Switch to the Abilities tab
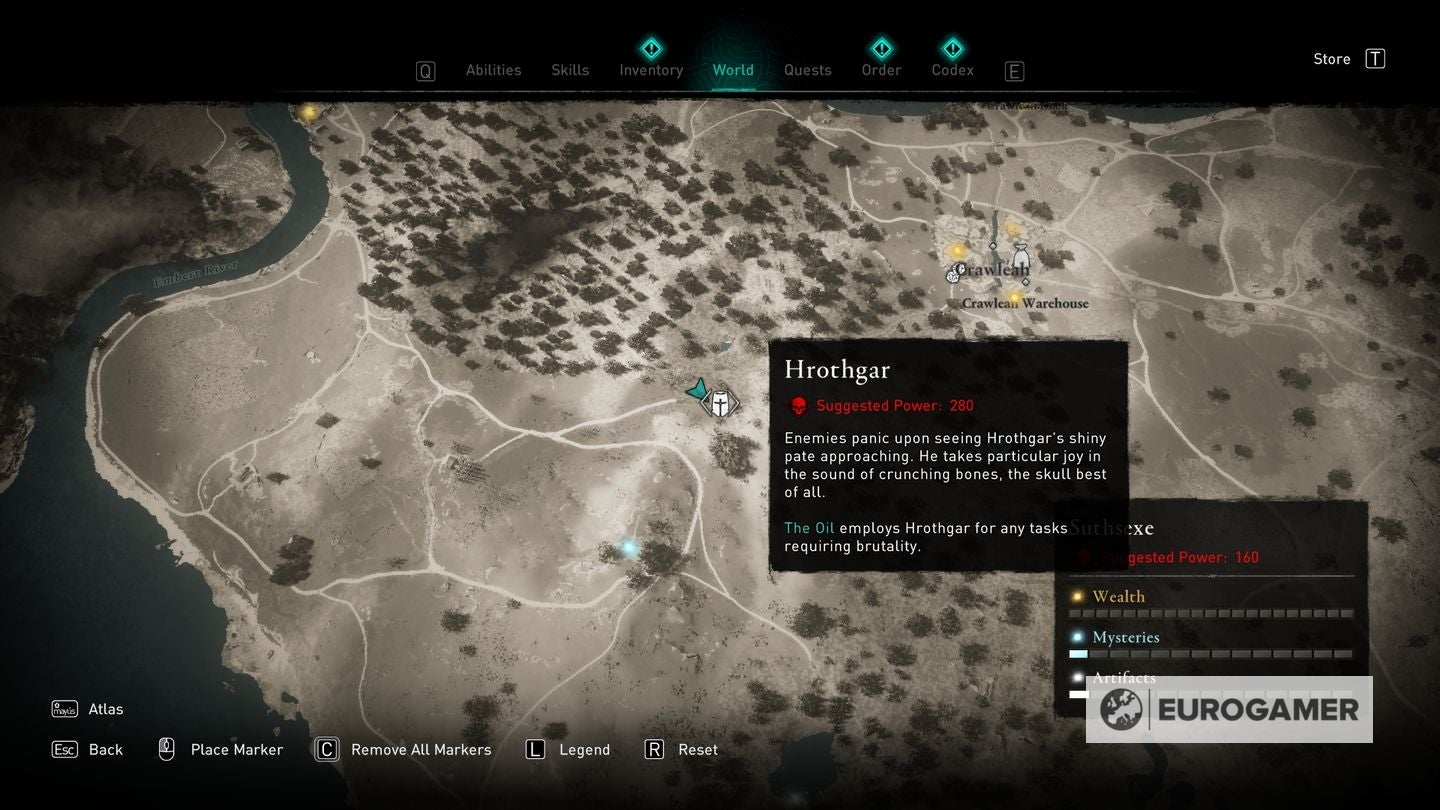The image size is (1440, 810). [493, 70]
